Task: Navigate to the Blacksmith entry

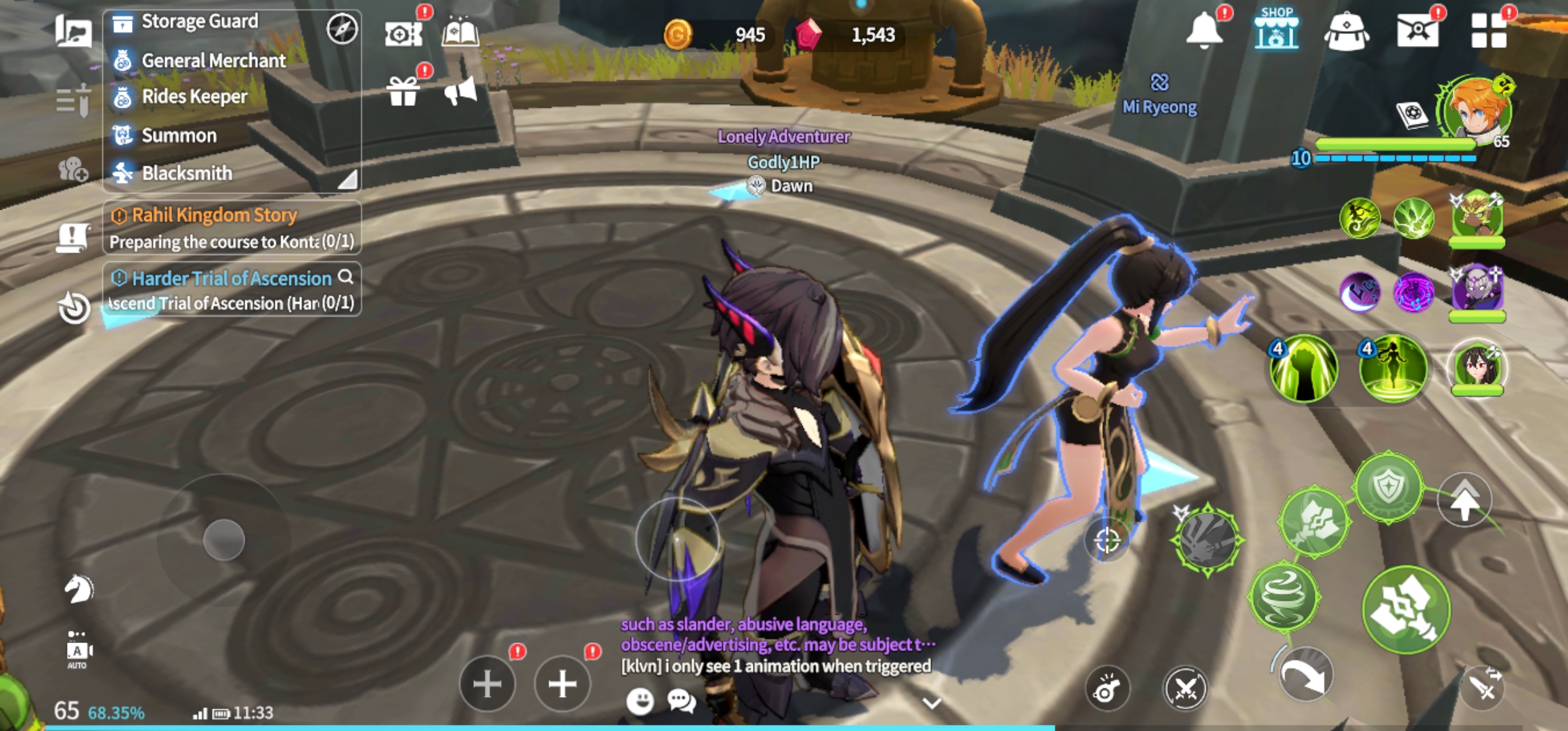Action: (187, 173)
